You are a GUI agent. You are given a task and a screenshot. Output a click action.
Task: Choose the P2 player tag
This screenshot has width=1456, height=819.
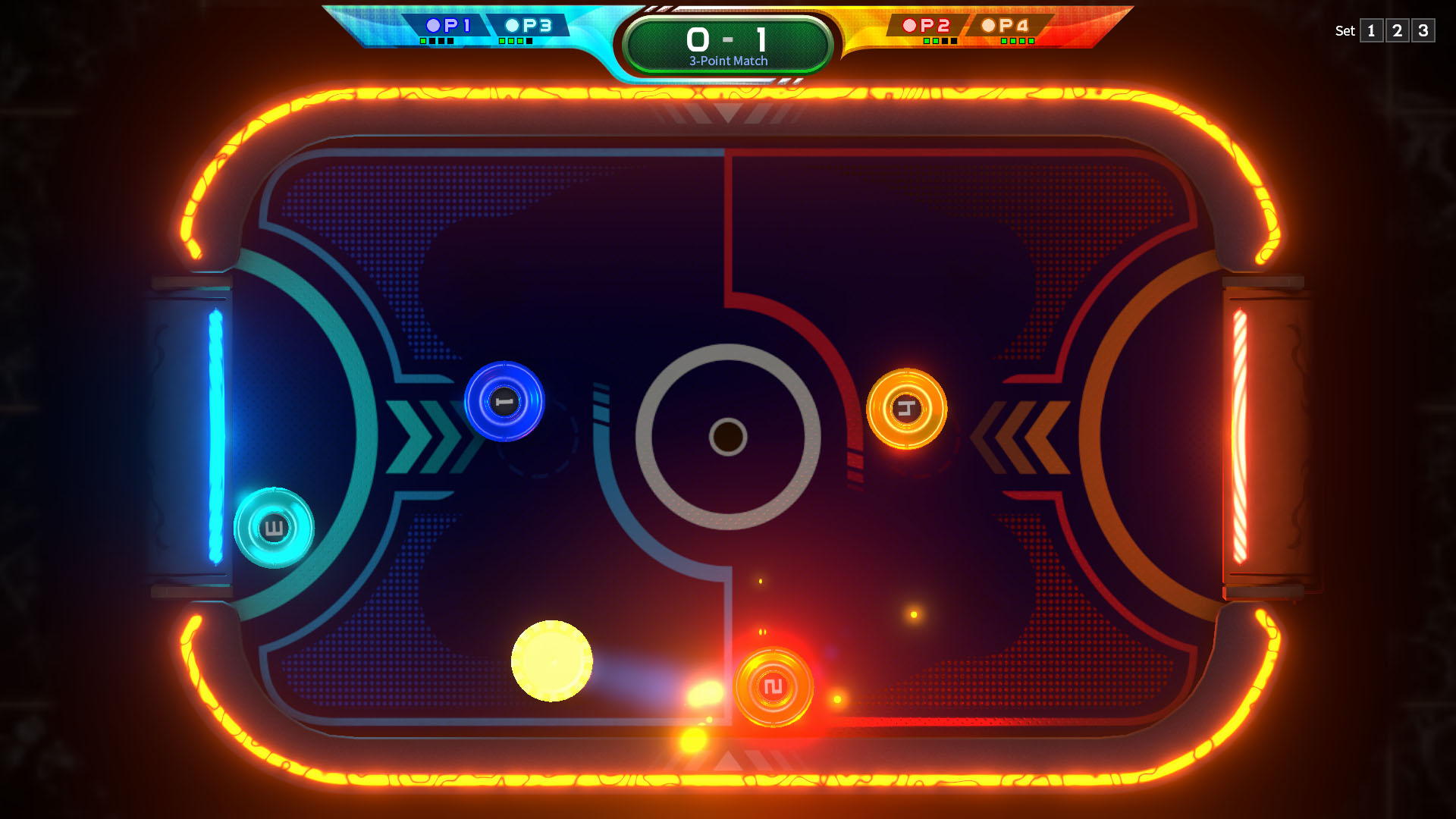coord(927,26)
